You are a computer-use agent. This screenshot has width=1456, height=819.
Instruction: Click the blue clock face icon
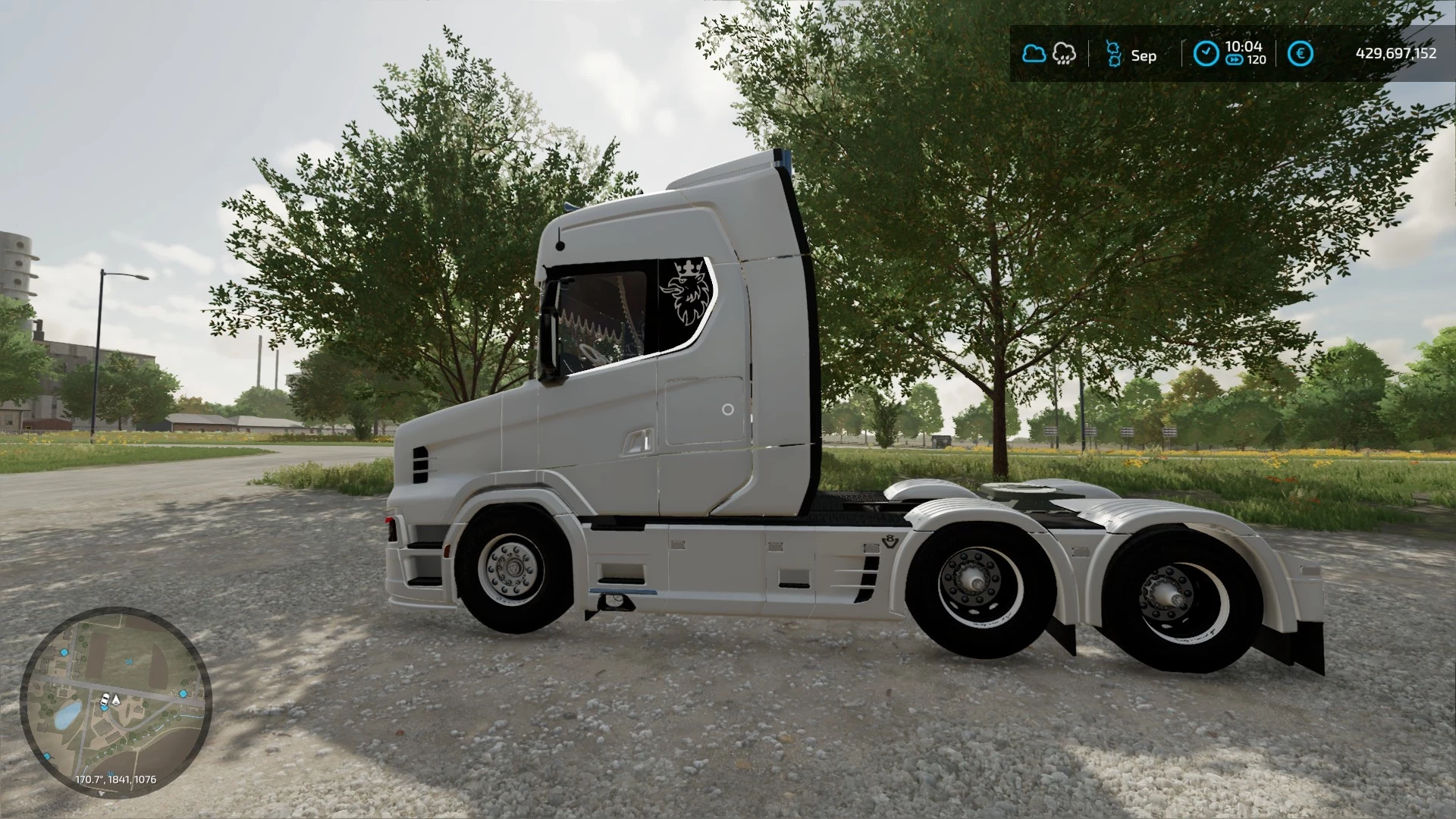[1207, 52]
